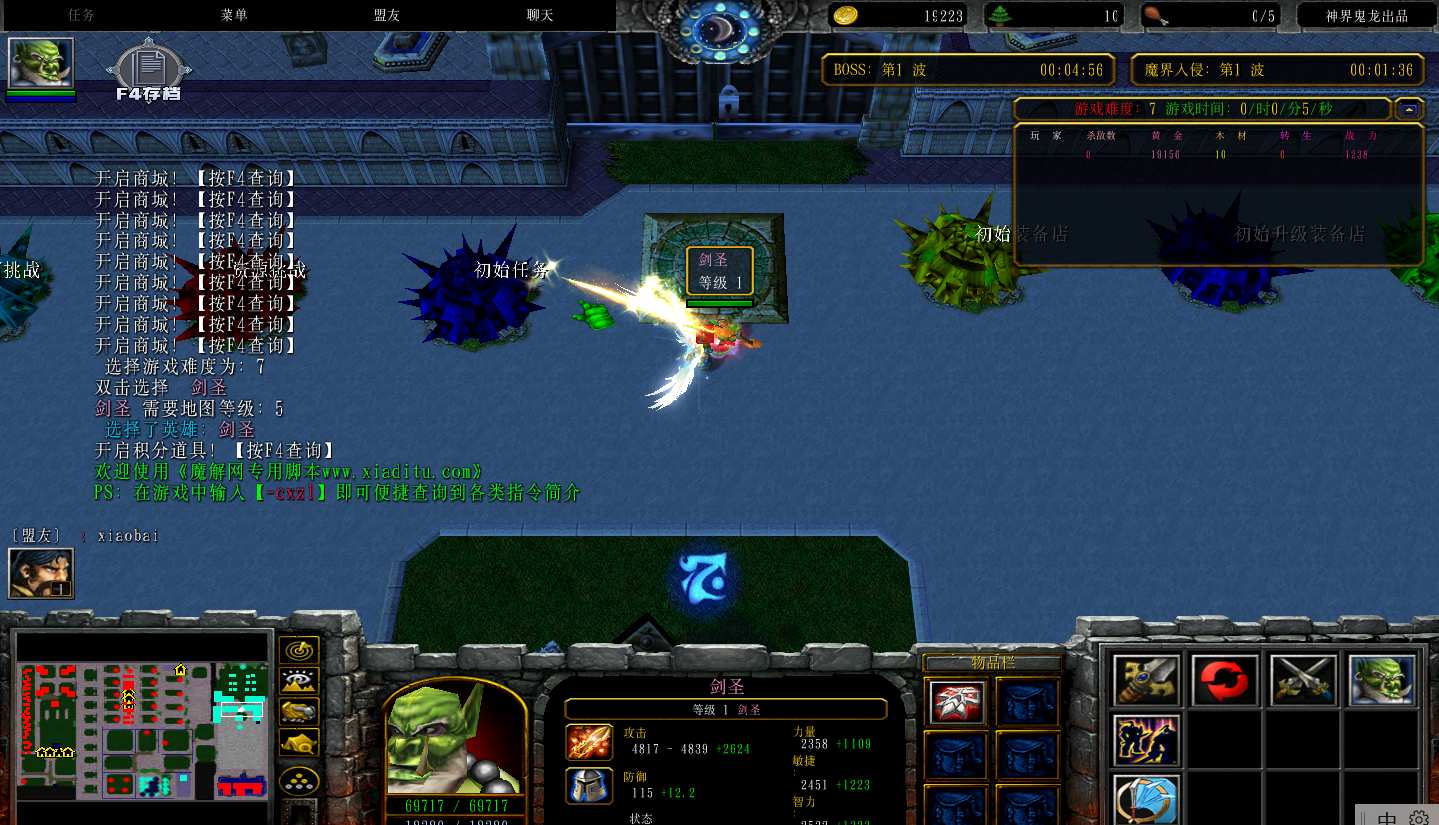The image size is (1439, 825).
Task: Open the 盟友 allies menu
Action: coord(387,15)
